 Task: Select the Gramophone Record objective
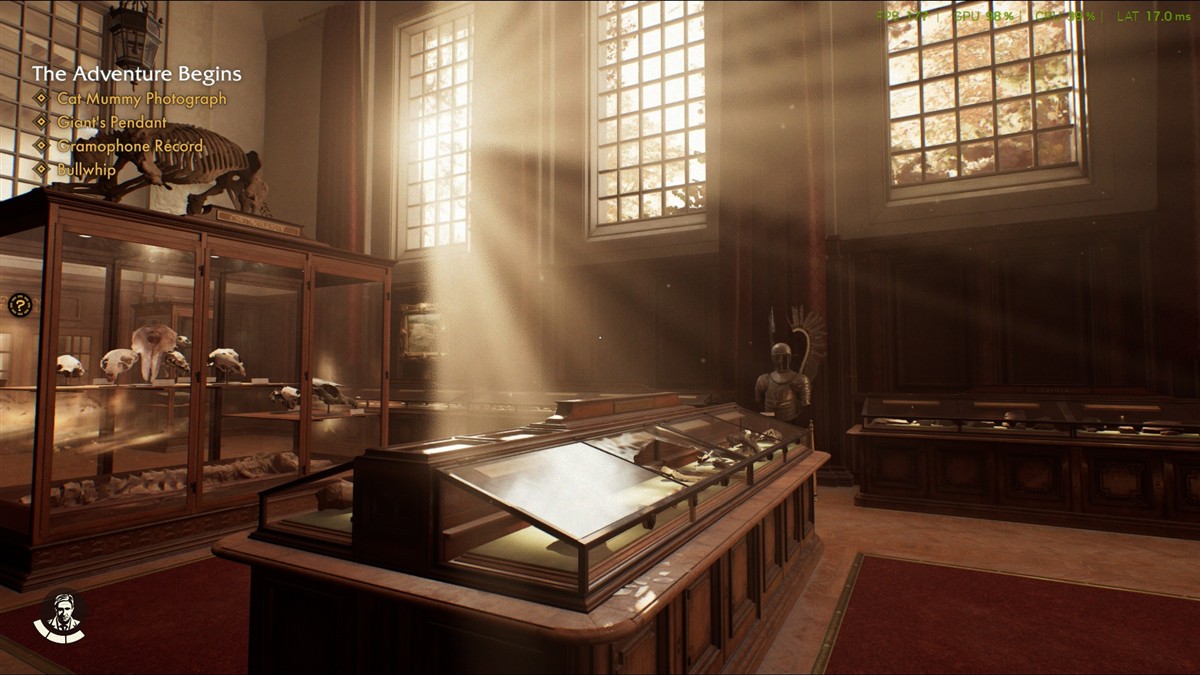[130, 146]
